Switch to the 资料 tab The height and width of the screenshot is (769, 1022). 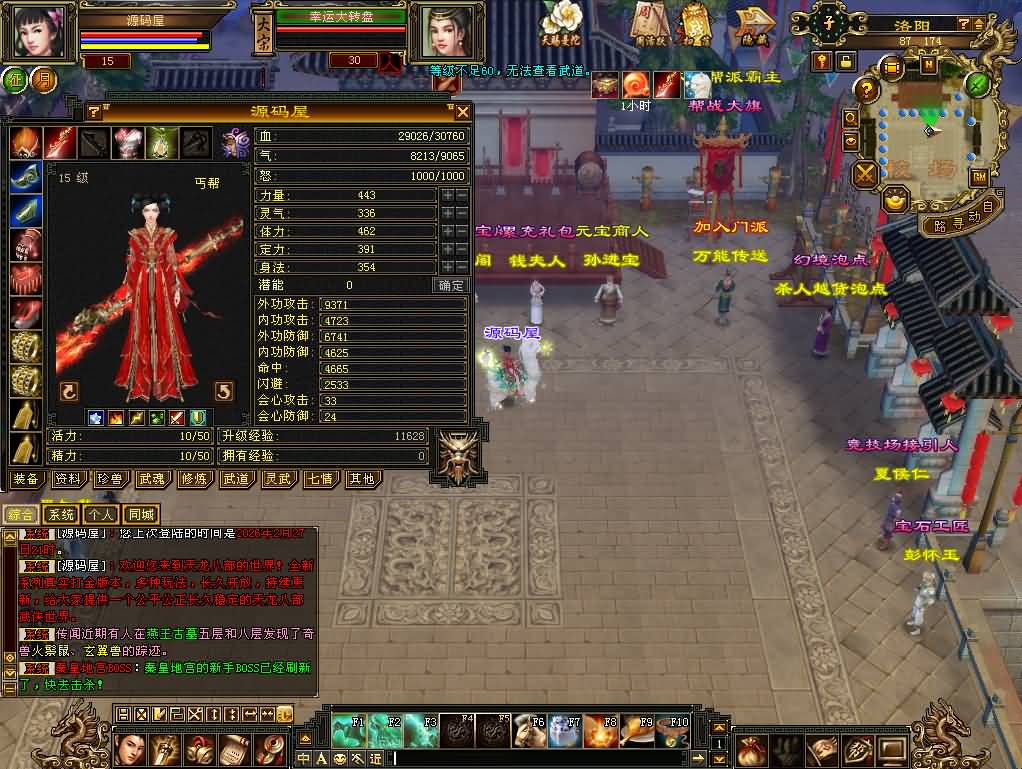pyautogui.click(x=68, y=479)
